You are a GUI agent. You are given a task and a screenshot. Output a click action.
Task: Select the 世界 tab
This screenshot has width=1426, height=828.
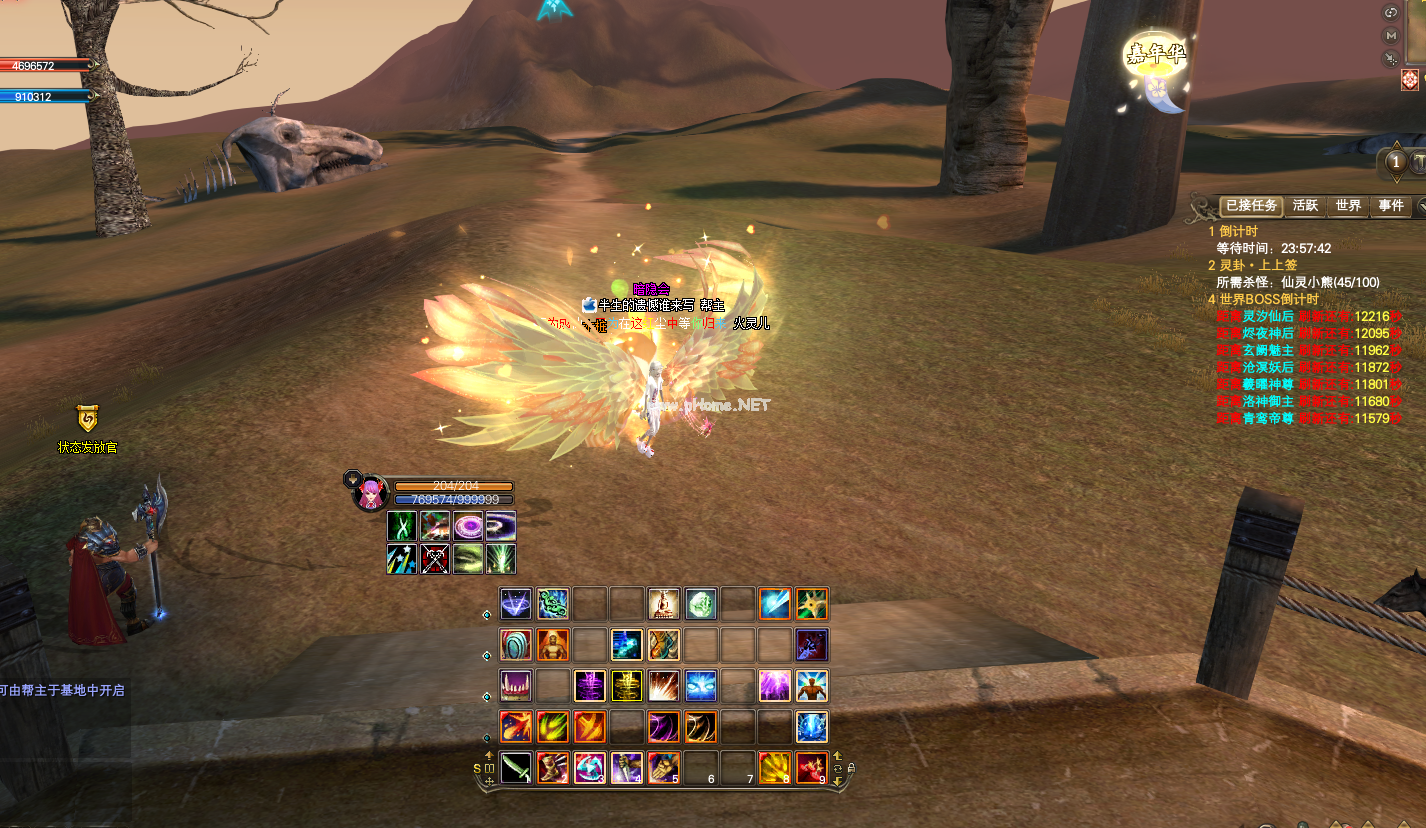[1348, 205]
